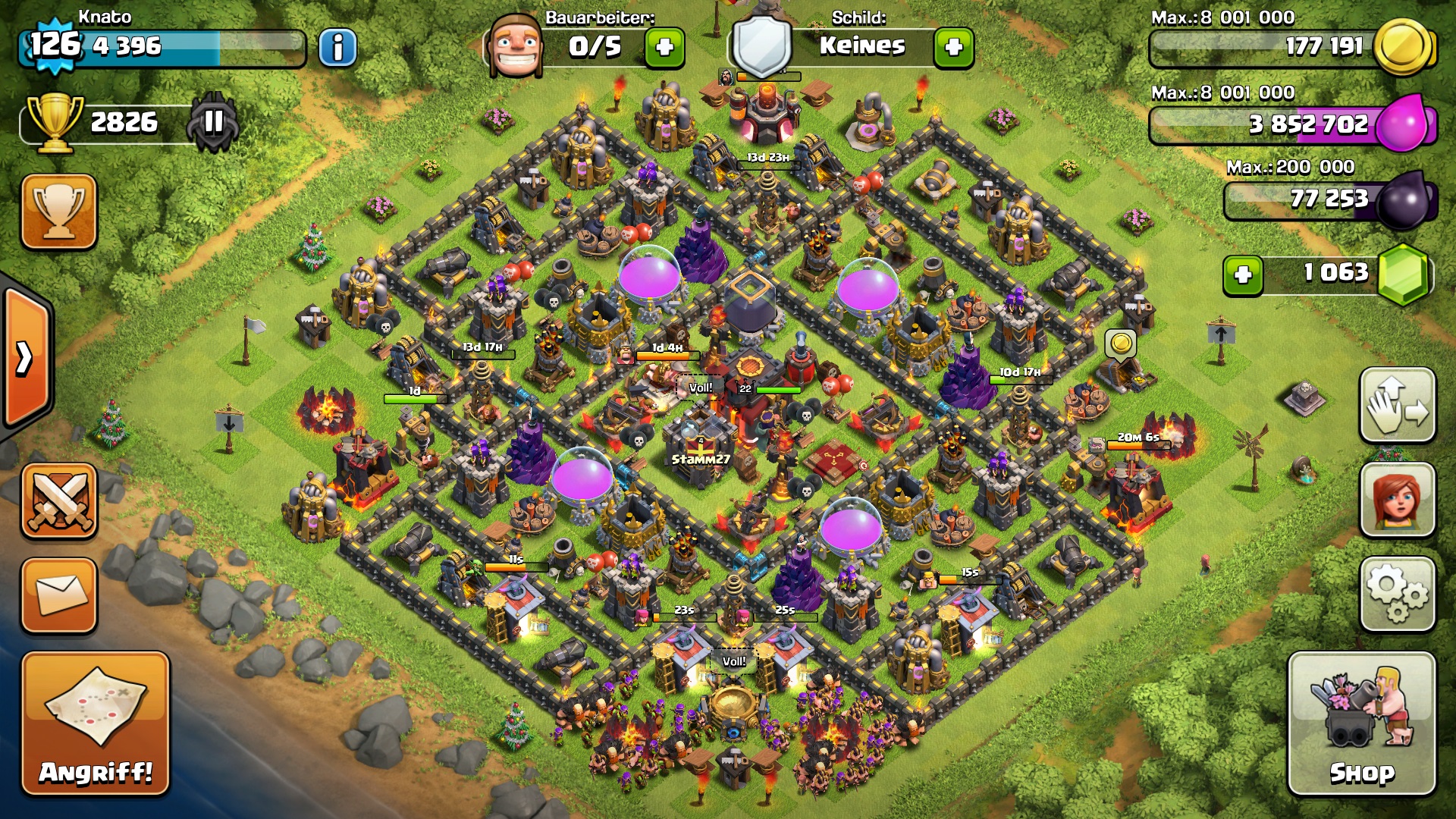
Task: Open the Shop
Action: (1362, 724)
